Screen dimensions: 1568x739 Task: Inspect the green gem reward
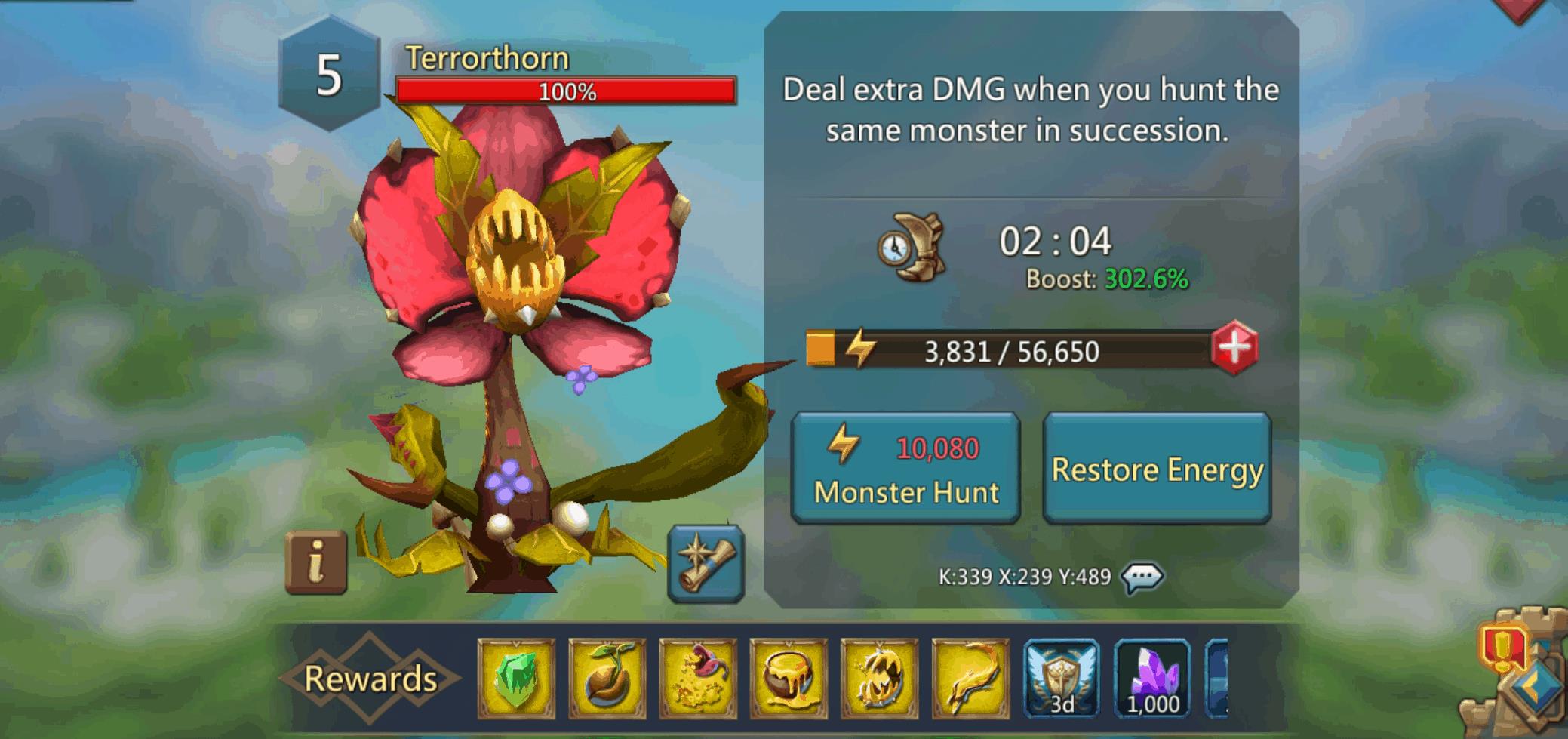[516, 678]
